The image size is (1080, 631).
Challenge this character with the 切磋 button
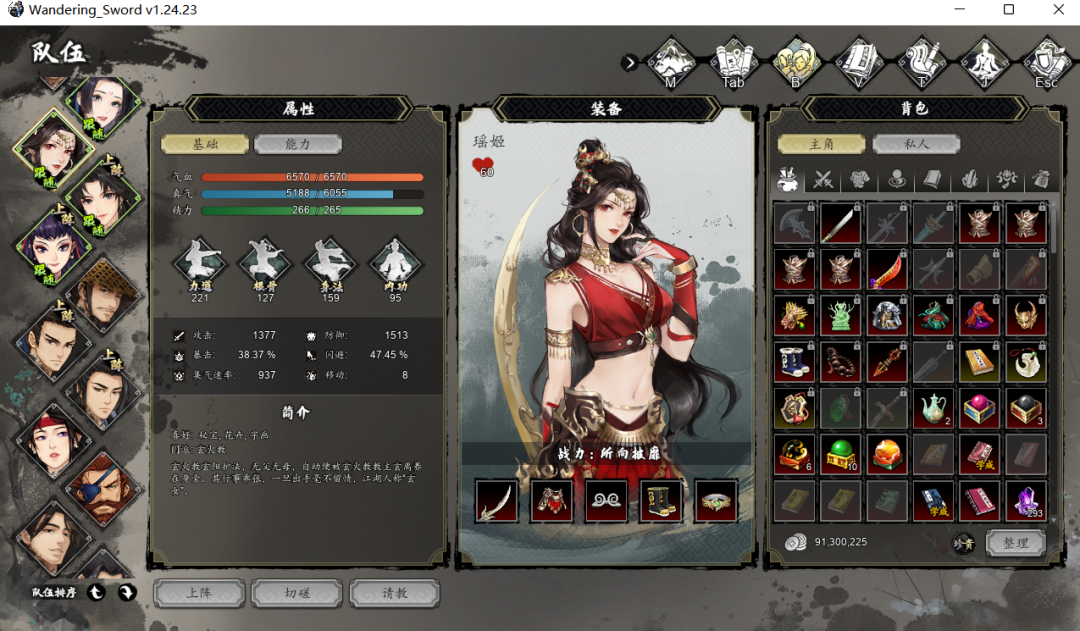(297, 593)
